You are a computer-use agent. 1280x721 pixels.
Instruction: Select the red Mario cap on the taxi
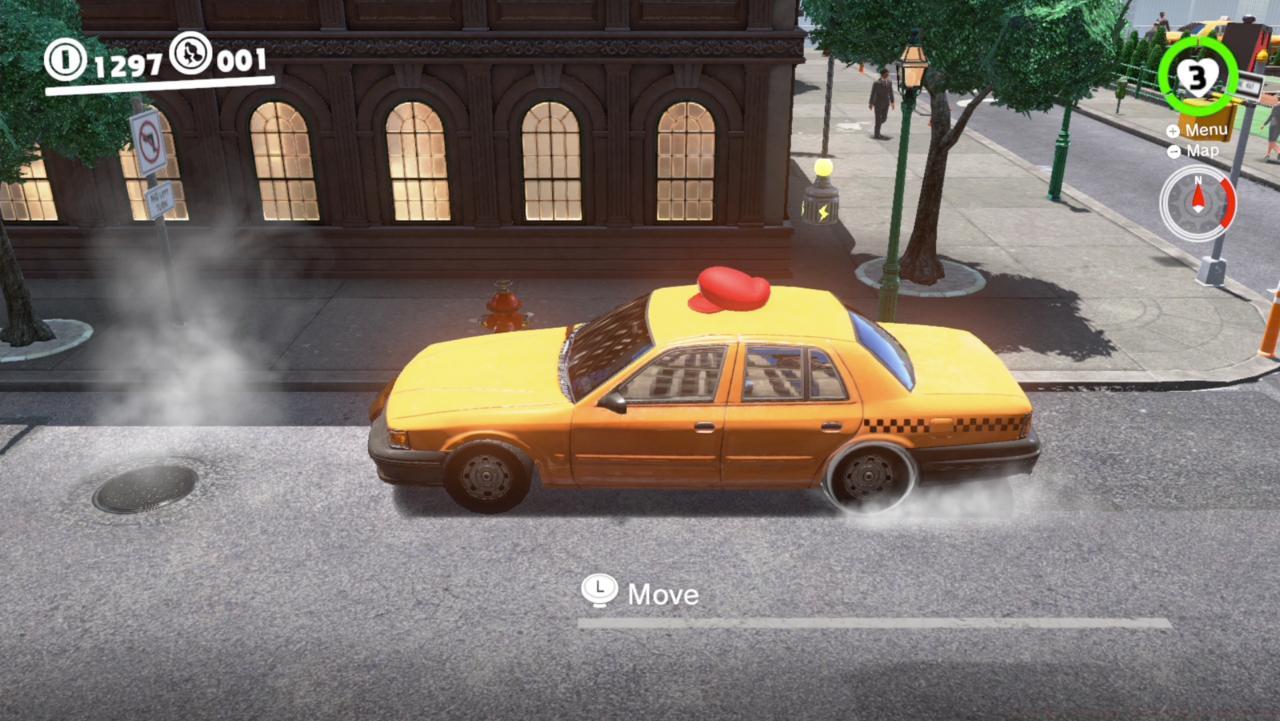pos(728,290)
